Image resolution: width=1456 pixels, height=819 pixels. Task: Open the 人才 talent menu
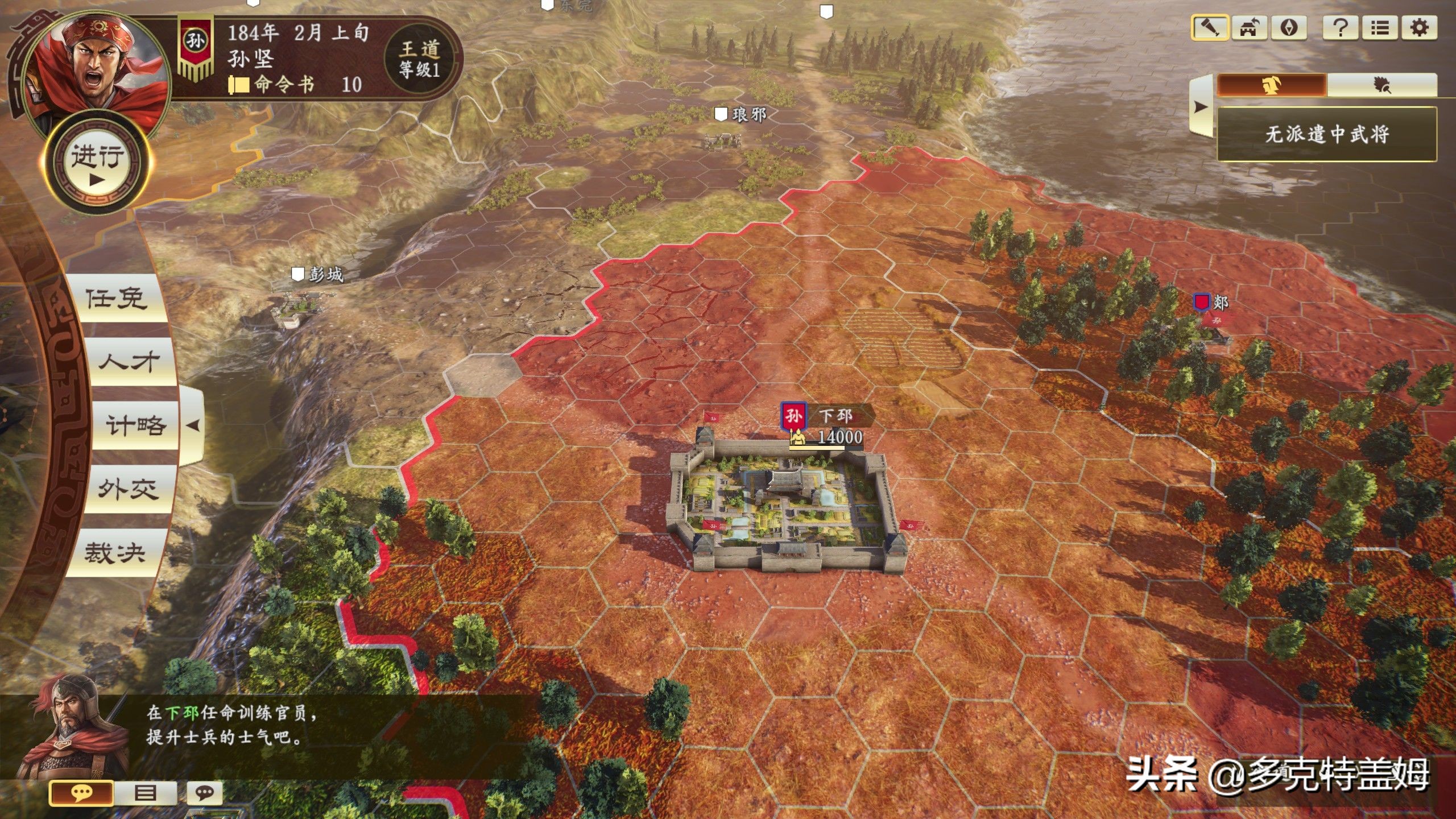point(129,362)
